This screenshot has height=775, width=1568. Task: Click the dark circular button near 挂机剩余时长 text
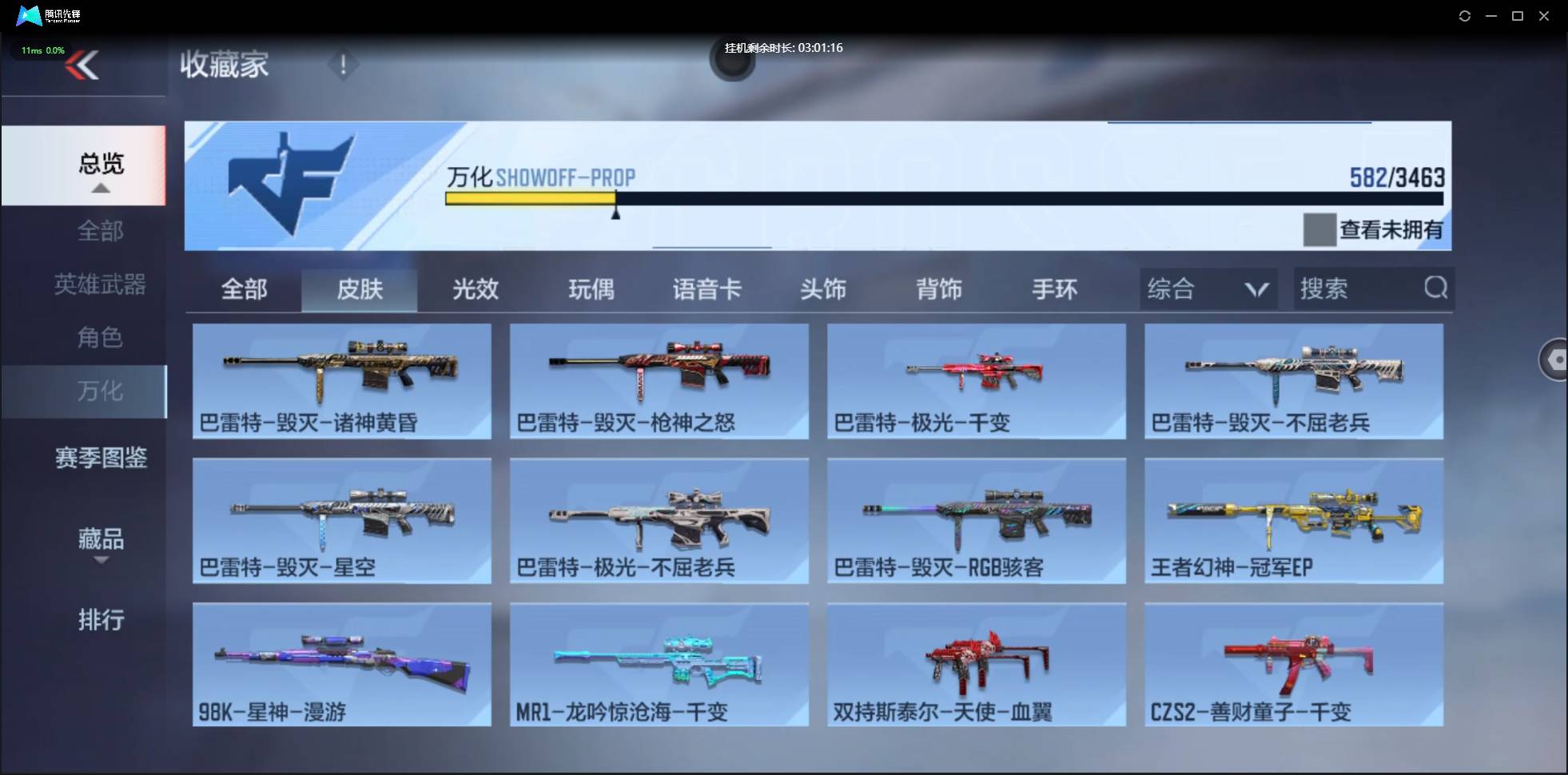[733, 62]
